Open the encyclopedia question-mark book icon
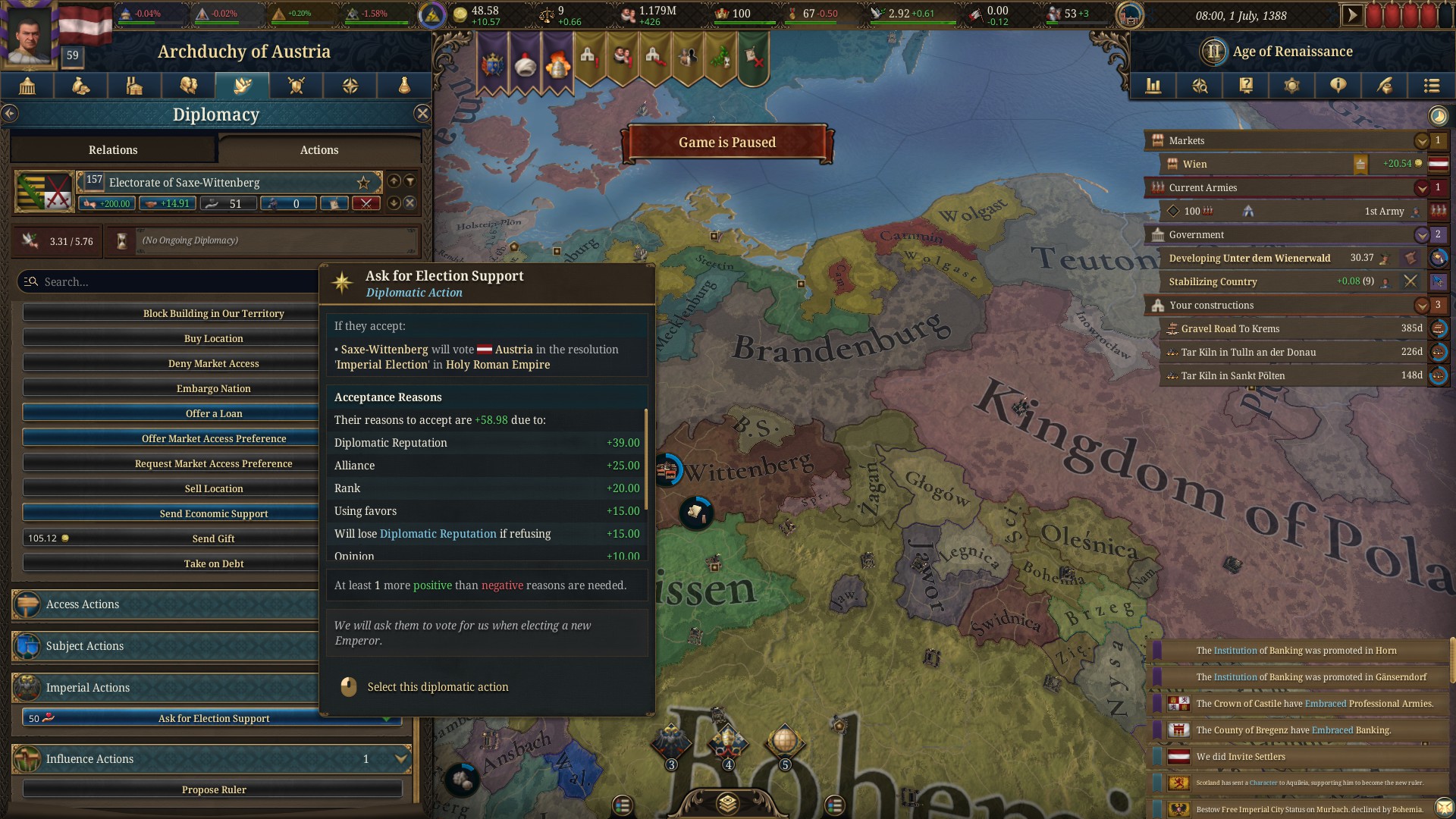The width and height of the screenshot is (1456, 819). pos(1246,86)
